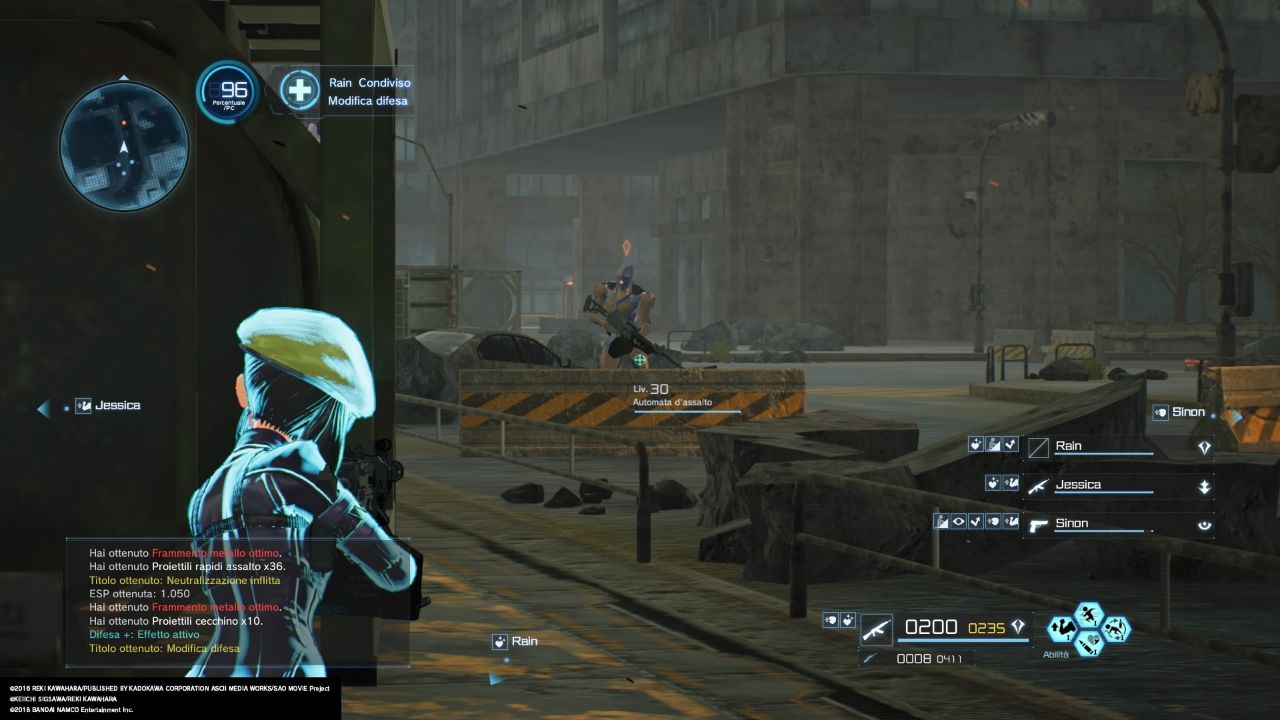
Task: Open the item log message panel
Action: [x=237, y=602]
